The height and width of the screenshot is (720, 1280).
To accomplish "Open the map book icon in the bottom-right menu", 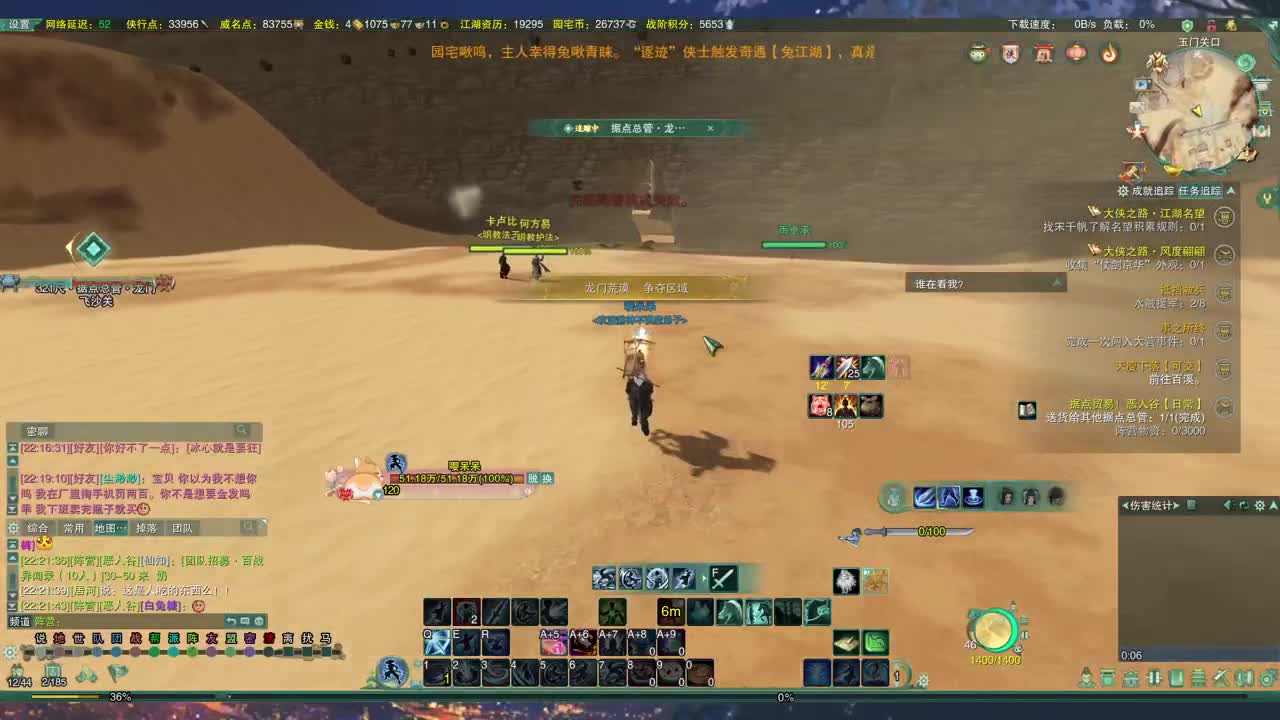I will (1244, 677).
